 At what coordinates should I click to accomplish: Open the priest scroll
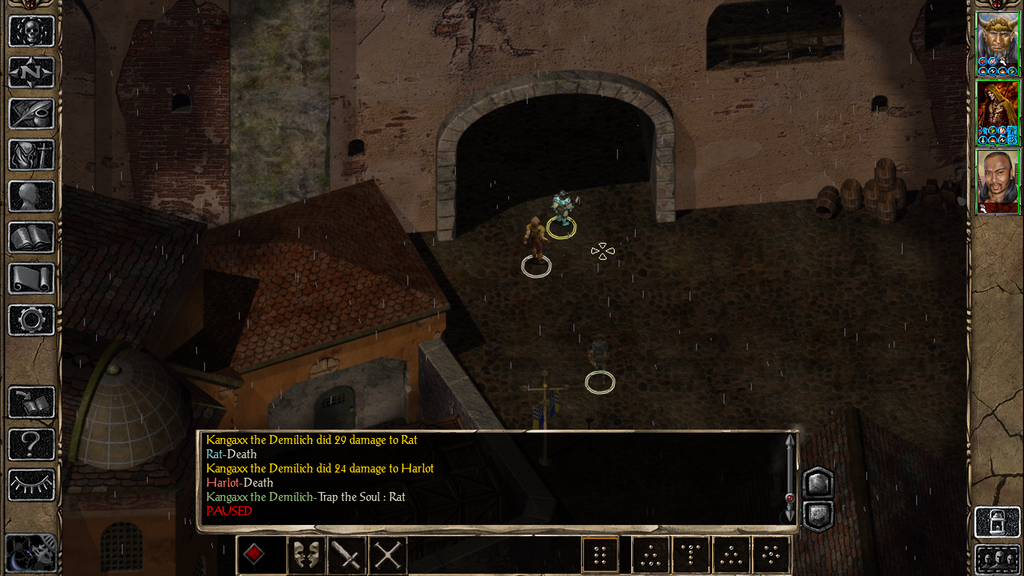click(x=31, y=278)
